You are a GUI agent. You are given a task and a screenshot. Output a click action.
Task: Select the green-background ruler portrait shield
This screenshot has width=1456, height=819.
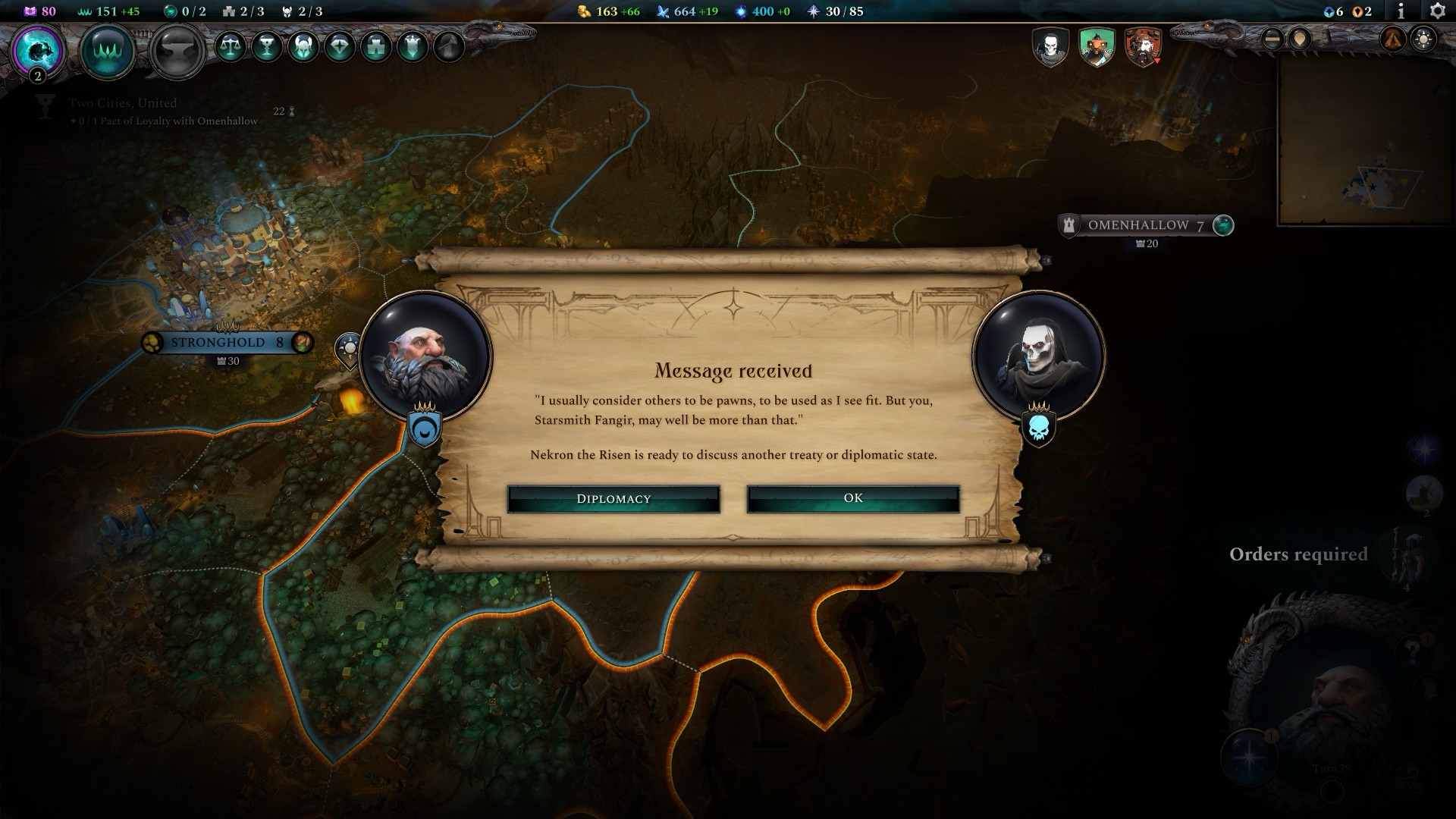(x=1097, y=47)
